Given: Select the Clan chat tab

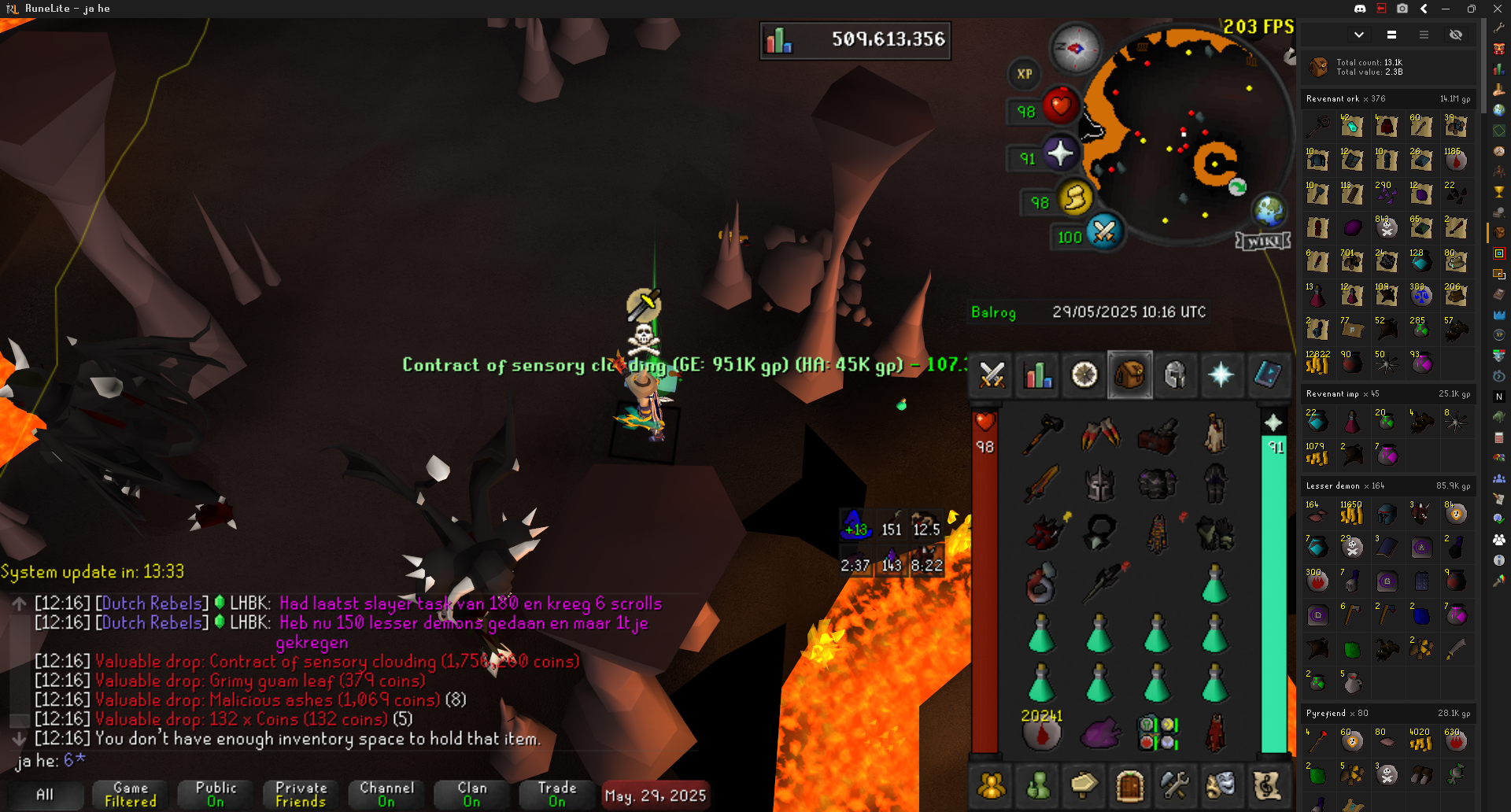Looking at the screenshot, I should tap(471, 795).
